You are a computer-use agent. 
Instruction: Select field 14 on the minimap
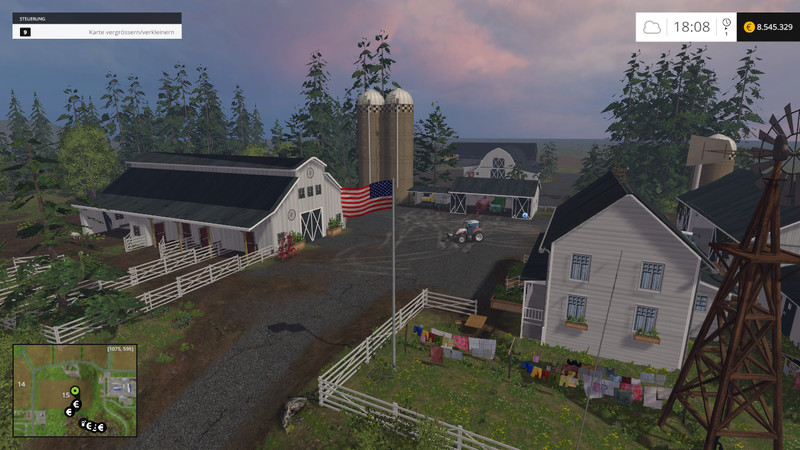(20, 383)
